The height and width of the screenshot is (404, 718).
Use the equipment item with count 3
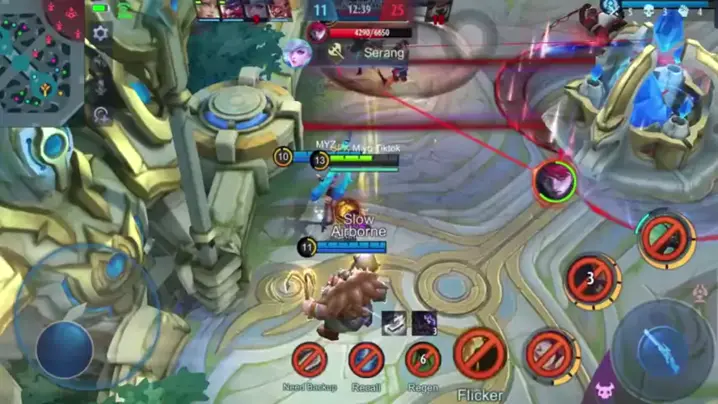point(423,322)
